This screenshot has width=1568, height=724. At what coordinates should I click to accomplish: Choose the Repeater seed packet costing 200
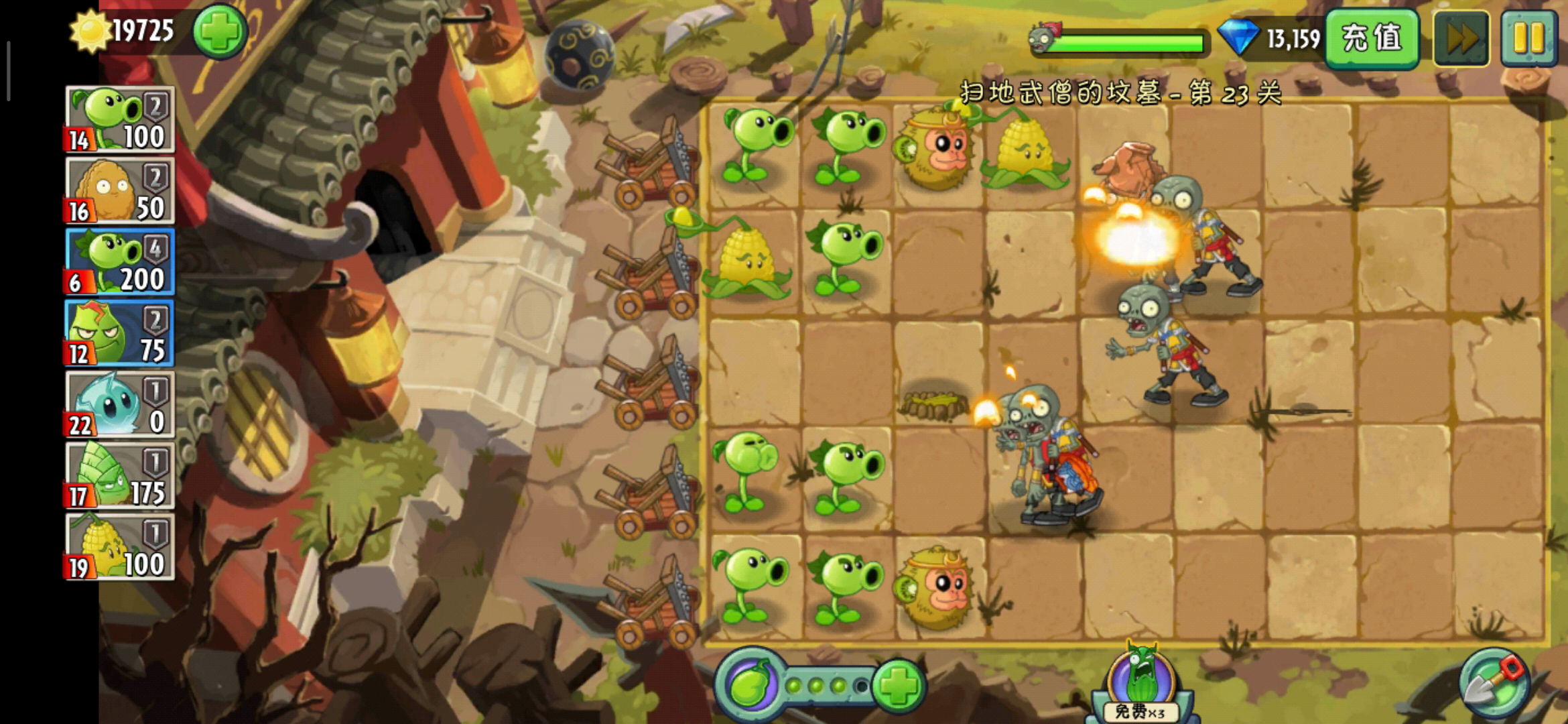tap(120, 262)
